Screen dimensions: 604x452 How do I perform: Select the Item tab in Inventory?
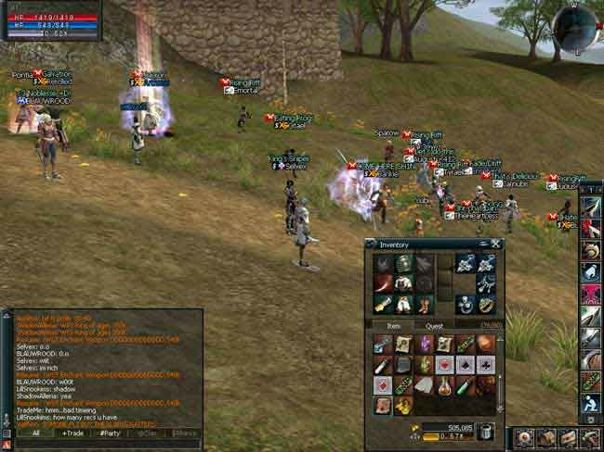coord(392,324)
